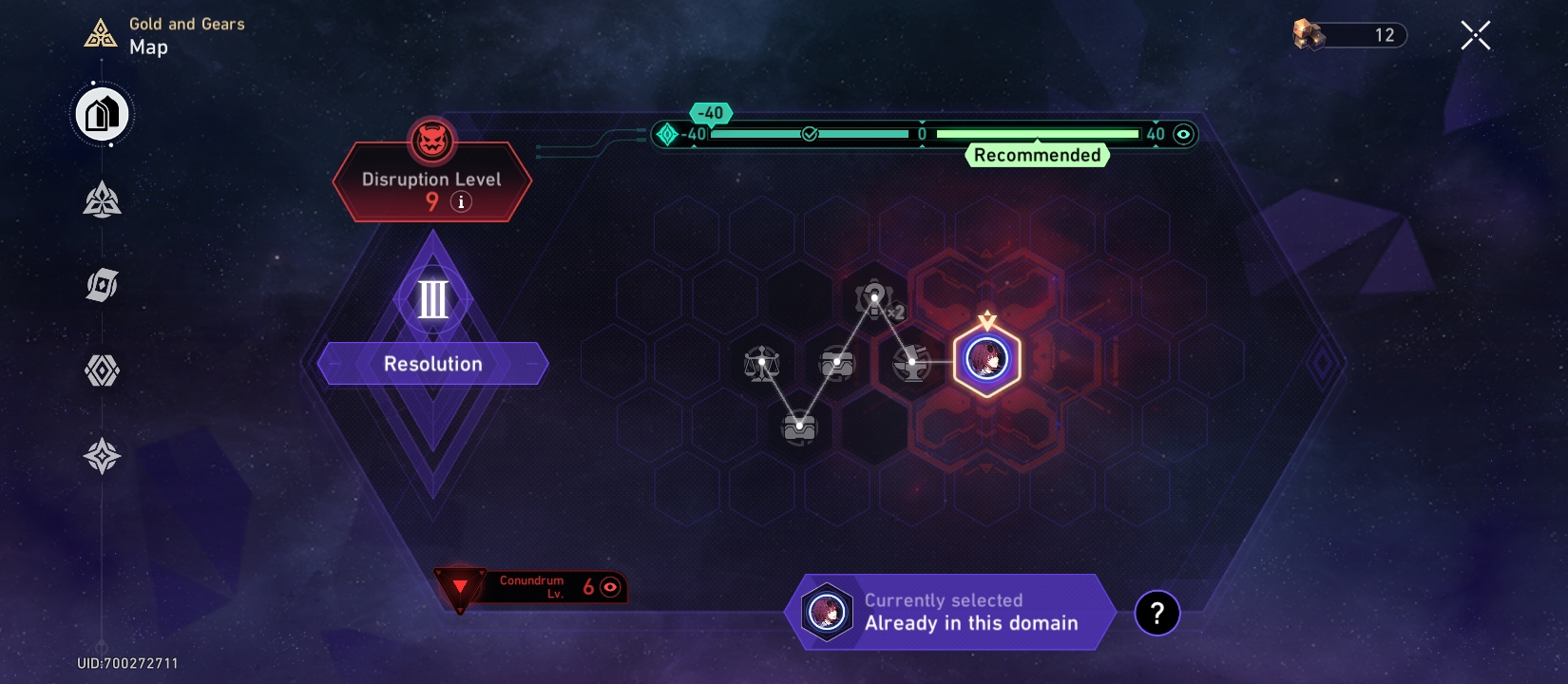
Task: Expand the Resolution III stage panel
Action: tap(432, 363)
